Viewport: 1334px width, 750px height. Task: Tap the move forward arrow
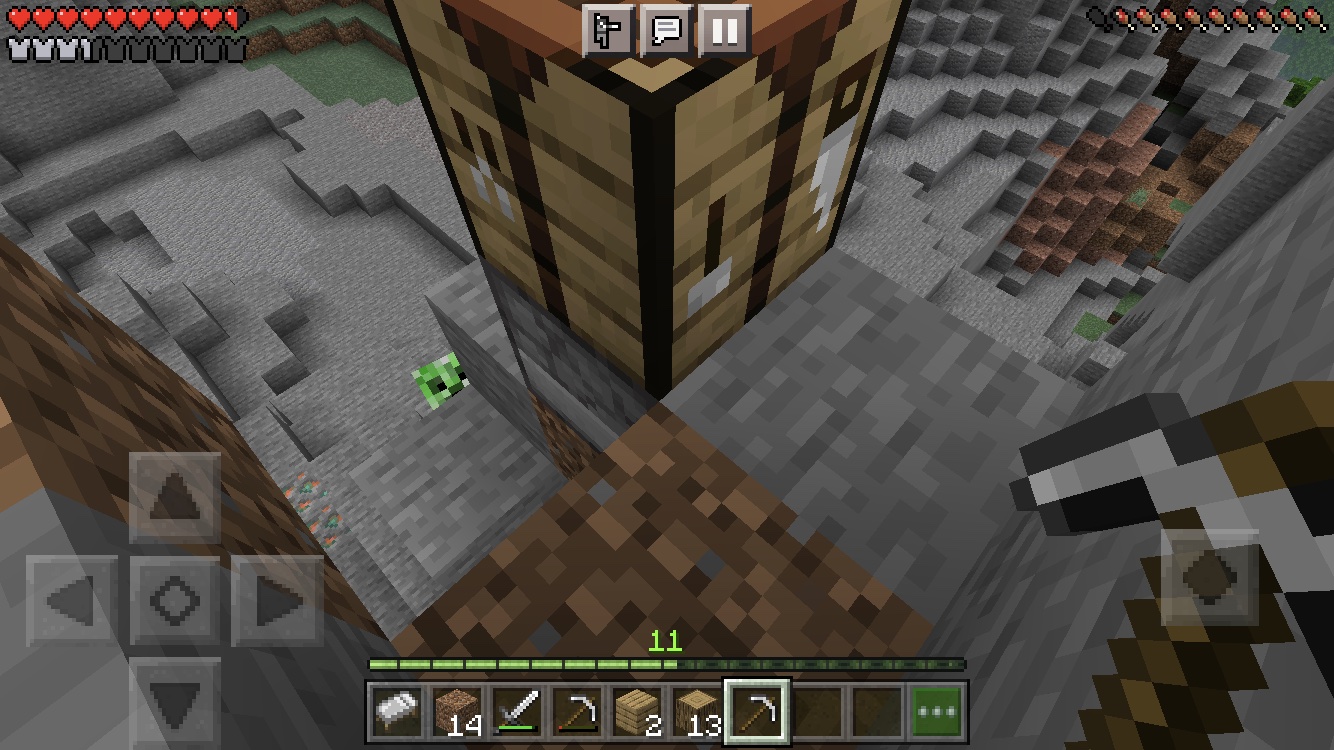175,498
